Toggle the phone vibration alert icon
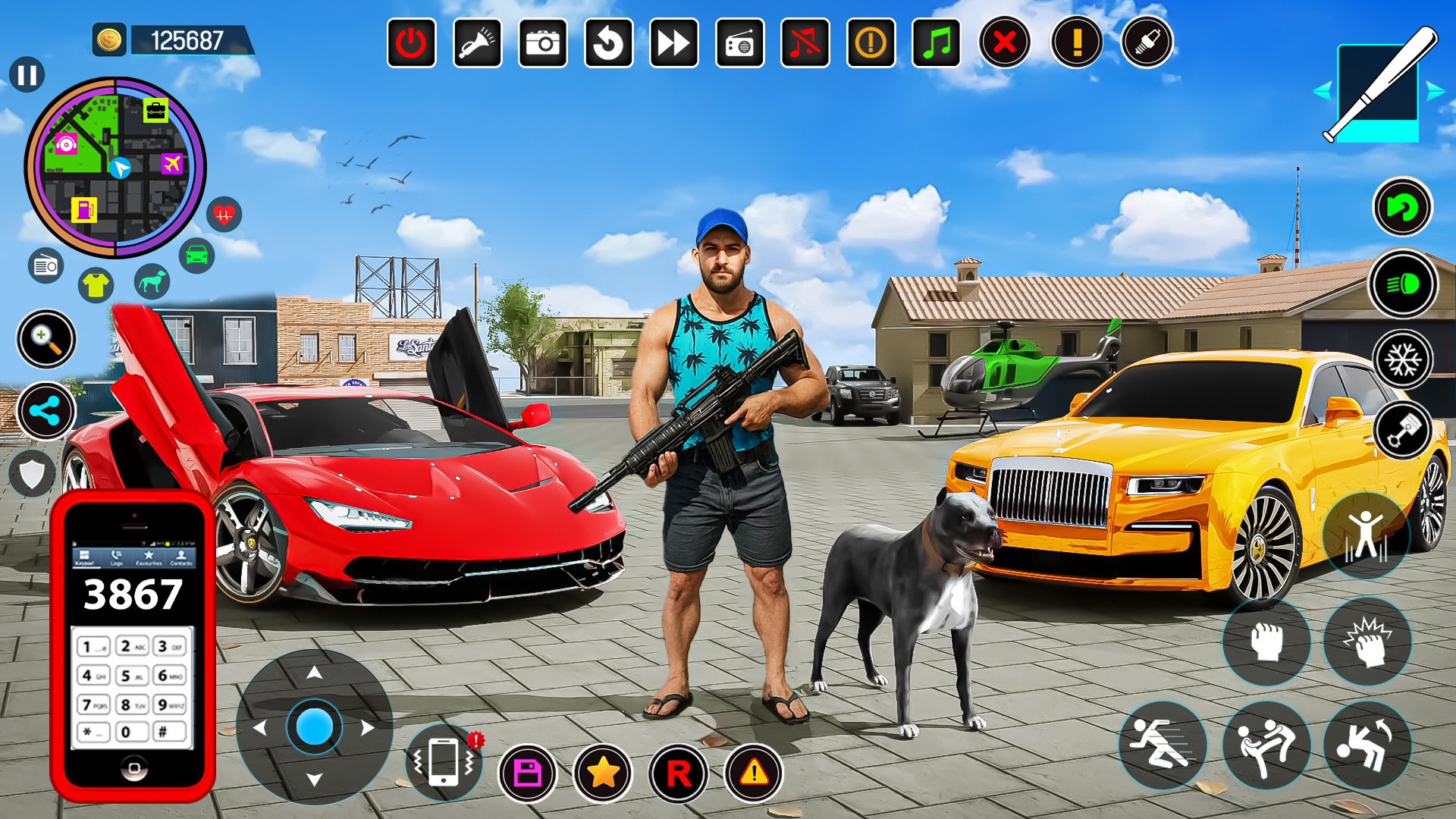Screen dimensions: 1456x819 tap(444, 762)
